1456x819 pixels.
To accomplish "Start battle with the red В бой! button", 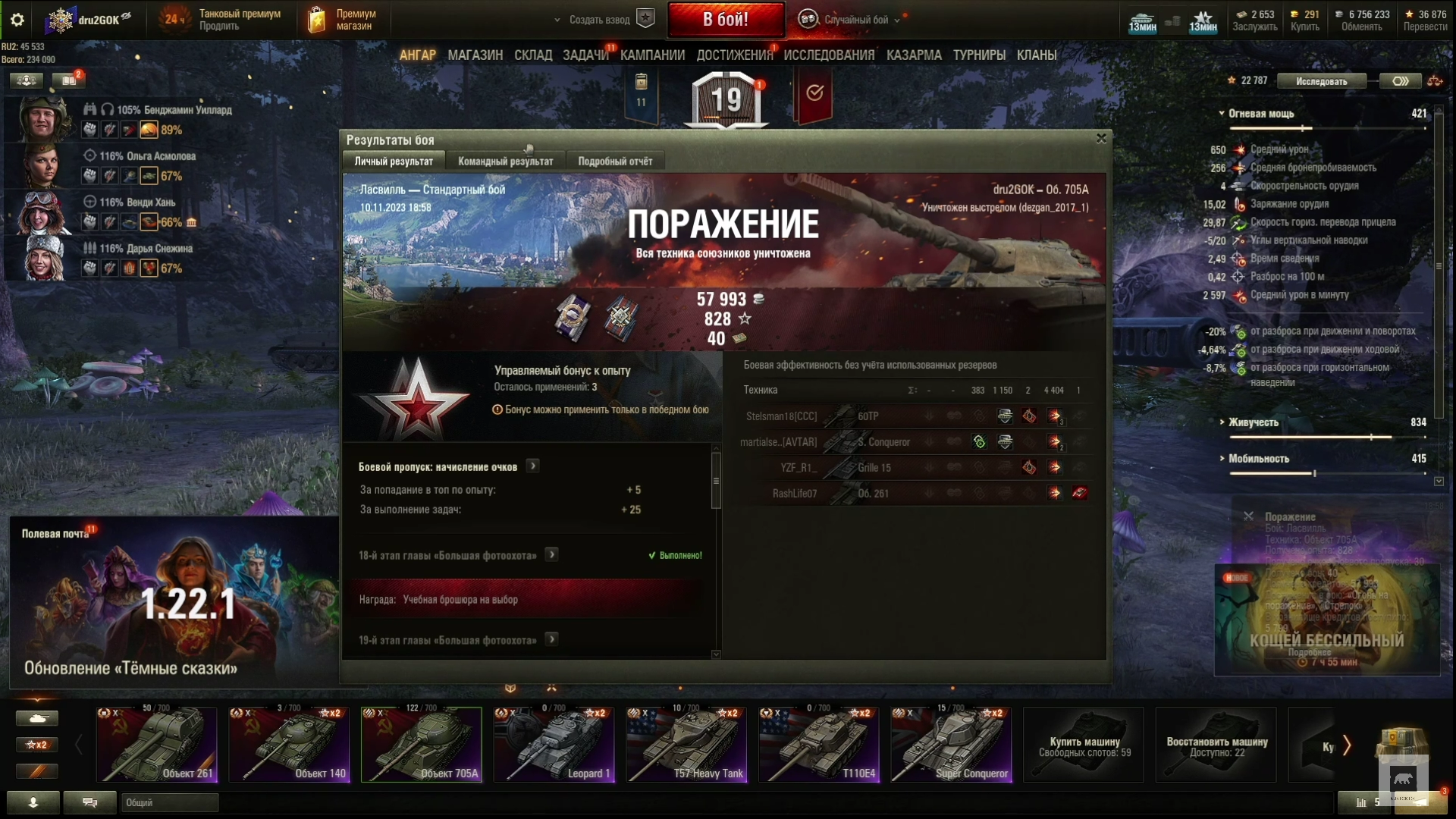I will 726,20.
